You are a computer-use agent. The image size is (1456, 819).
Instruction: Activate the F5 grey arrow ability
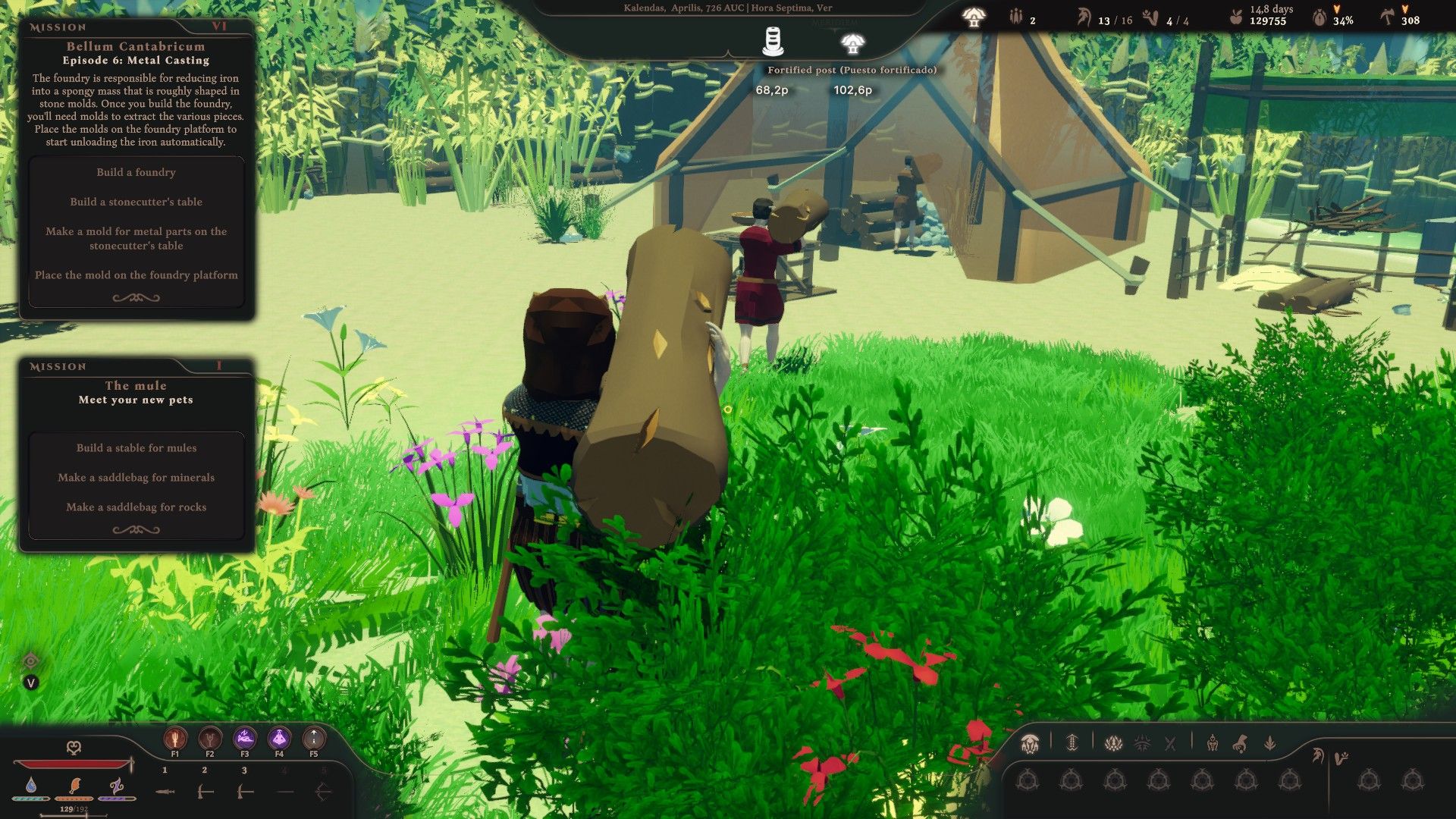click(314, 738)
